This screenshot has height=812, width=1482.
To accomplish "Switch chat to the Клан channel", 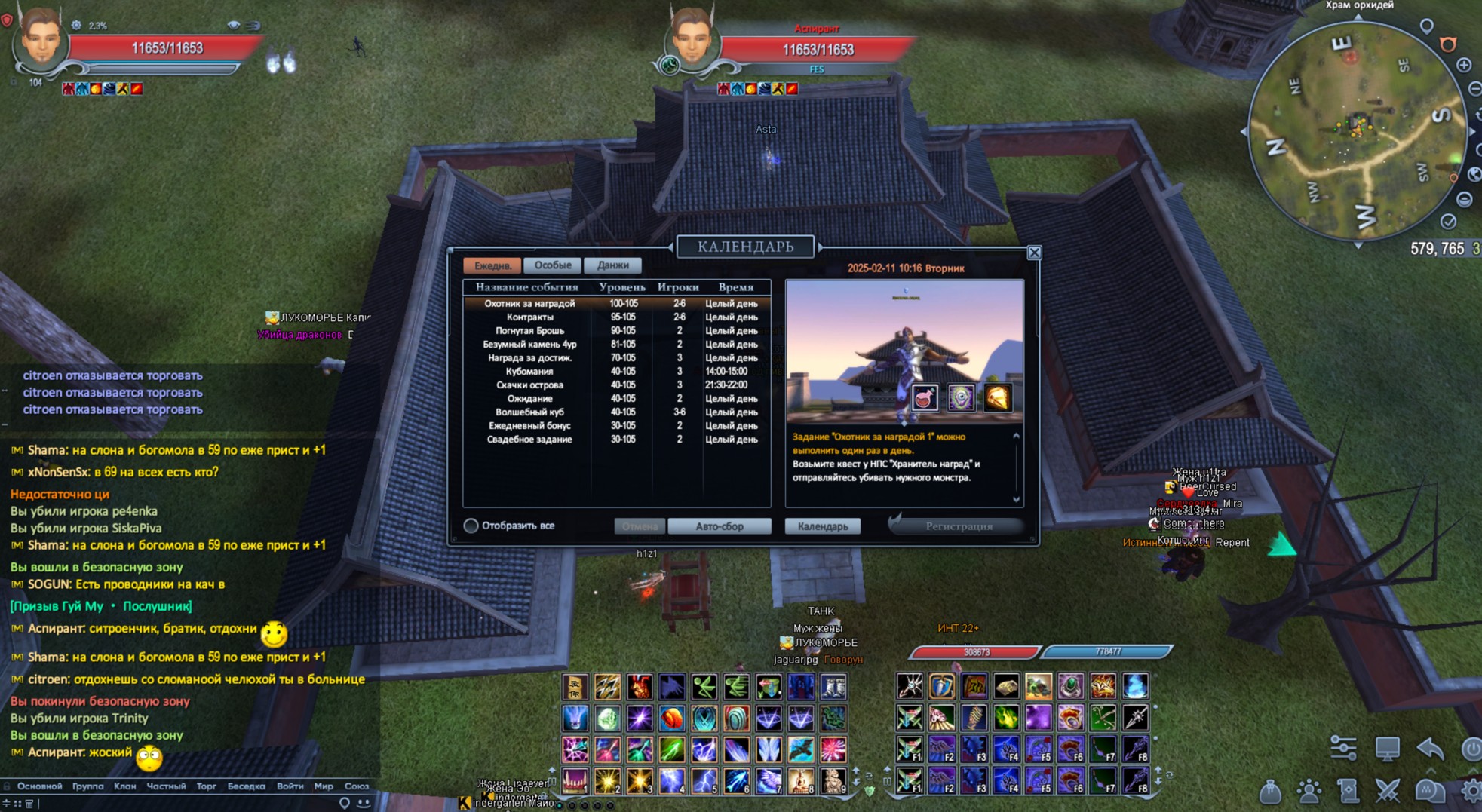I will 124,786.
